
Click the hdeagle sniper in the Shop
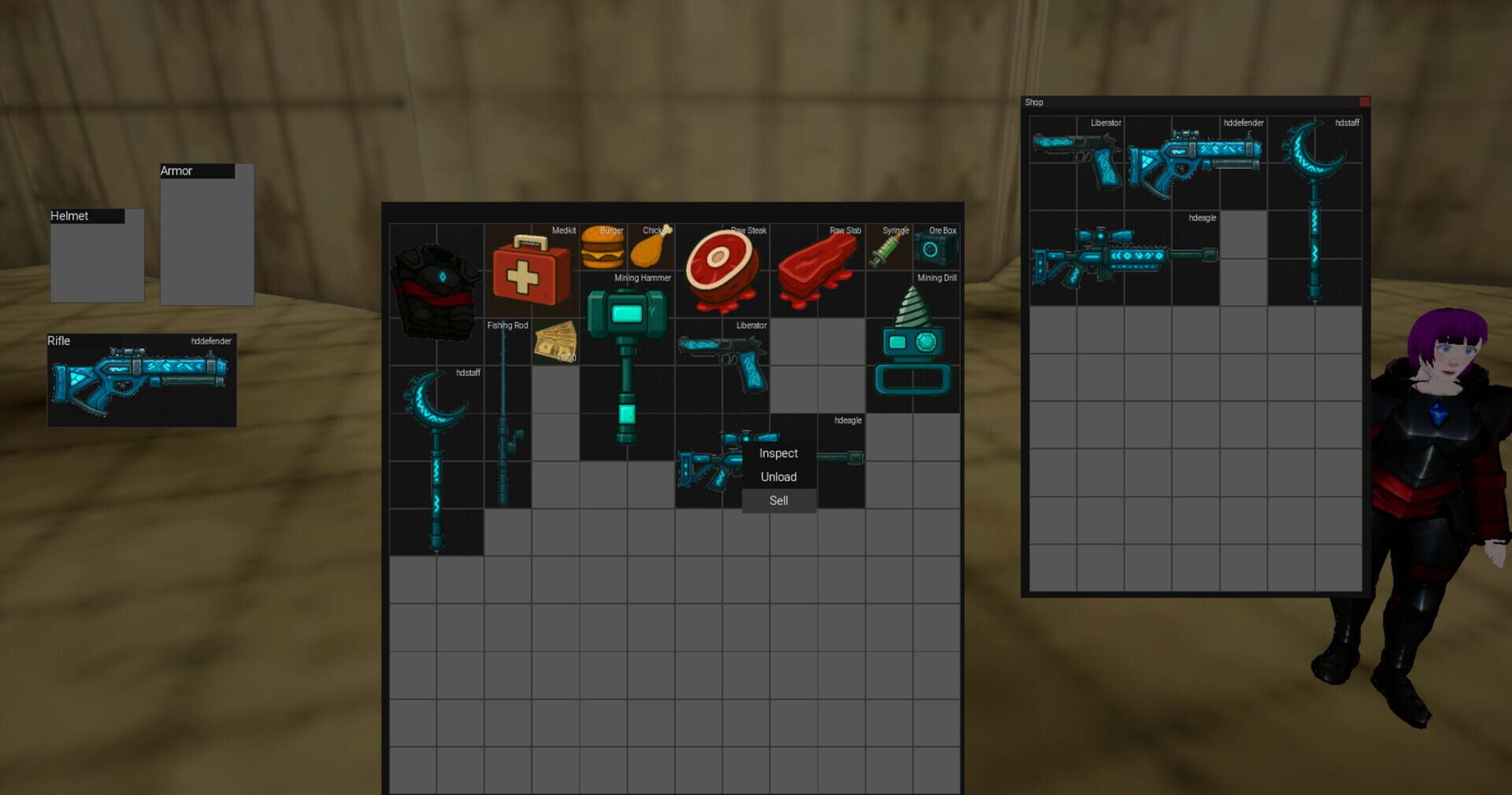click(1126, 256)
